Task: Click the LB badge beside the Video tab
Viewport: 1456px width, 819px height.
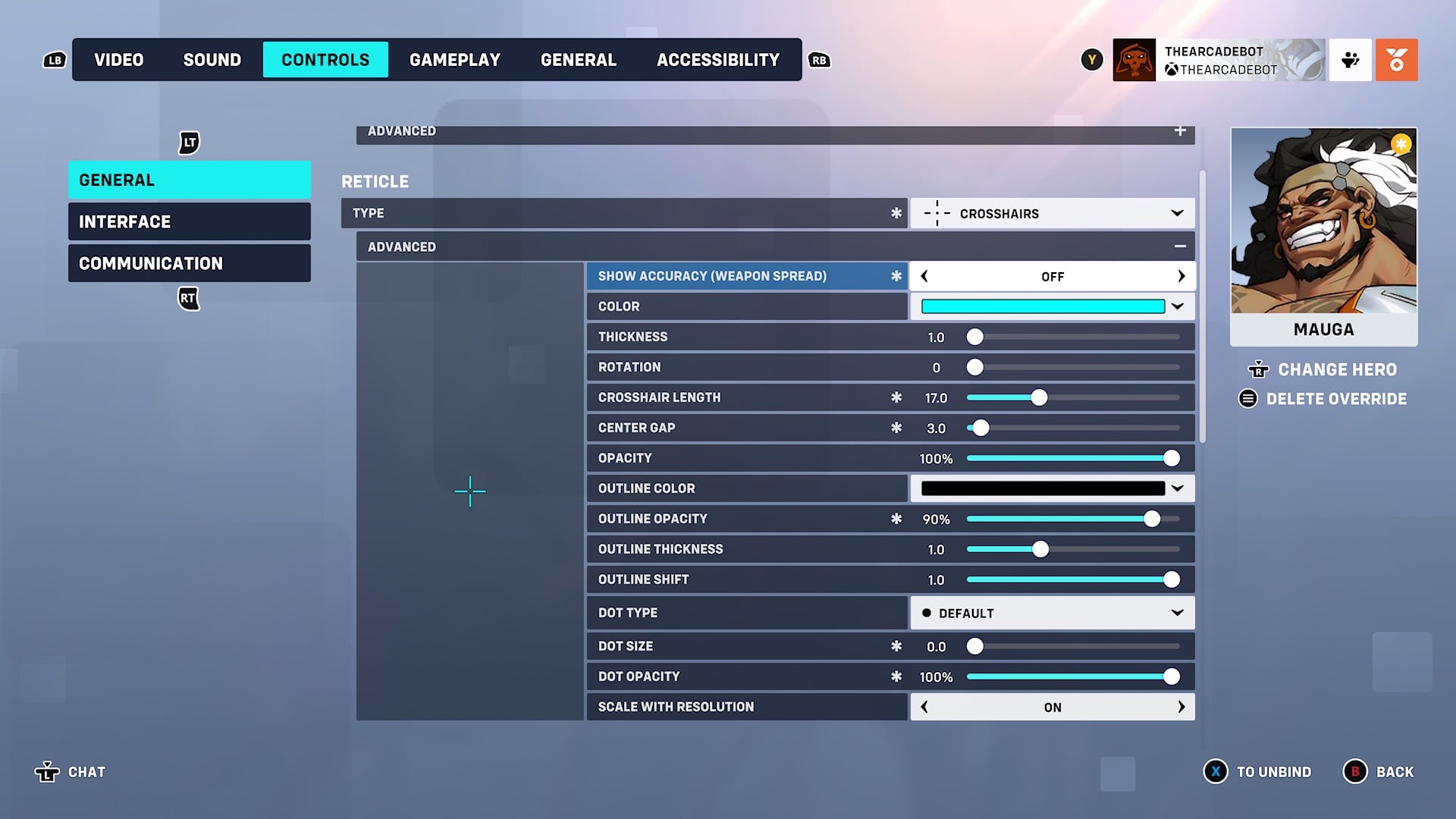Action: point(53,59)
